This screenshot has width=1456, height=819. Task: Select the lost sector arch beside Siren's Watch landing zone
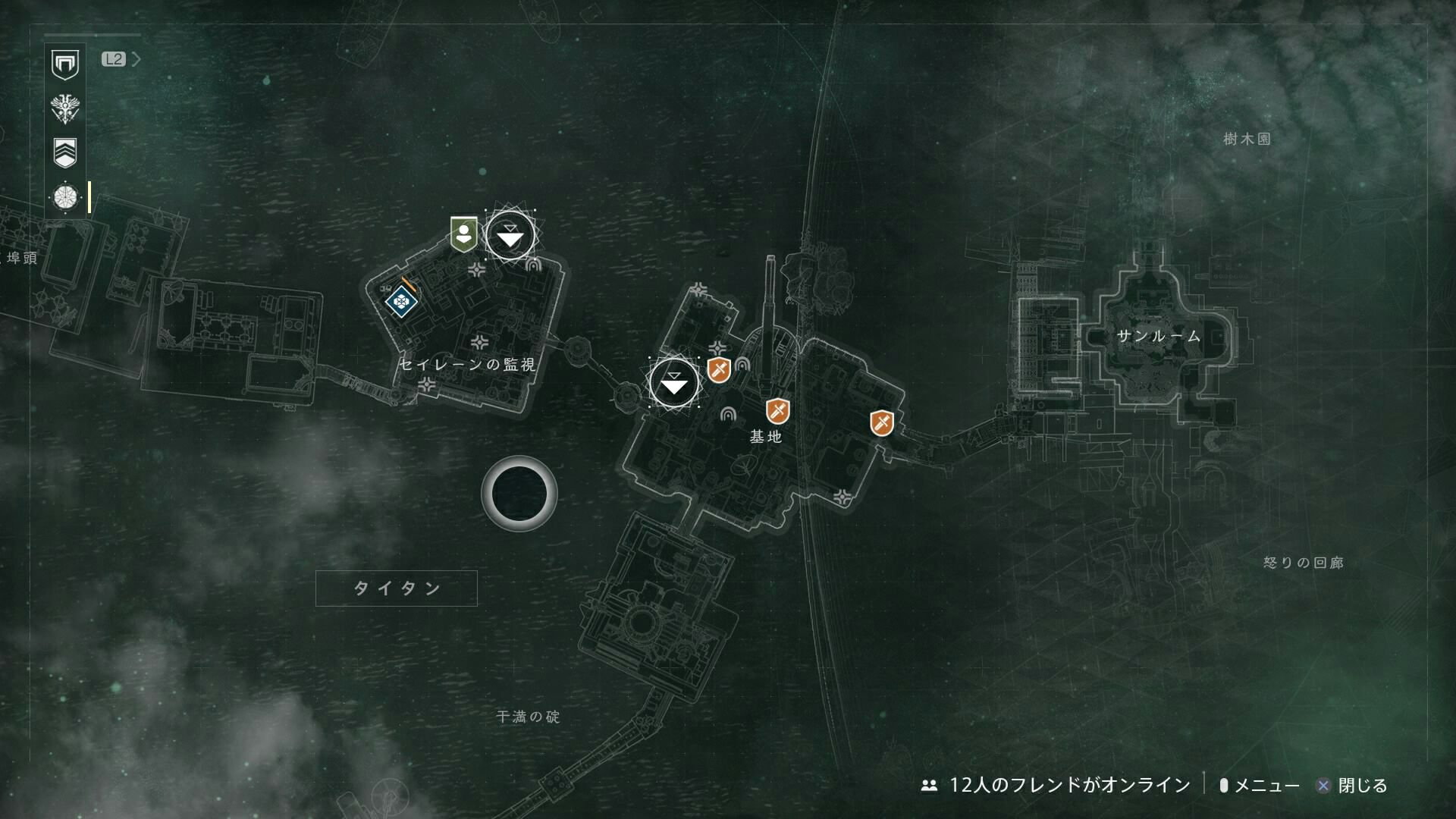532,265
